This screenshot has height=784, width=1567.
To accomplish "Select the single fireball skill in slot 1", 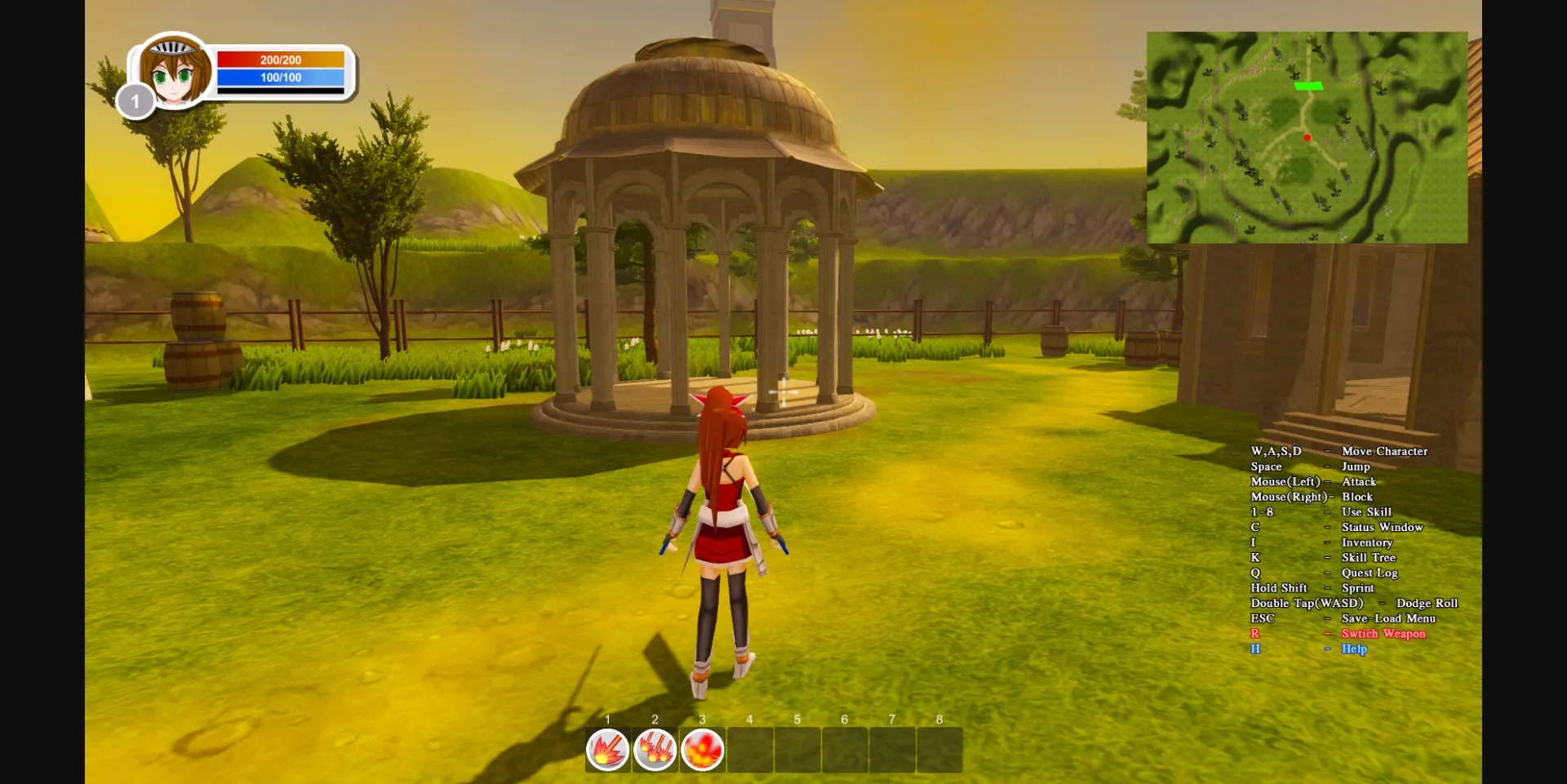I will point(607,748).
